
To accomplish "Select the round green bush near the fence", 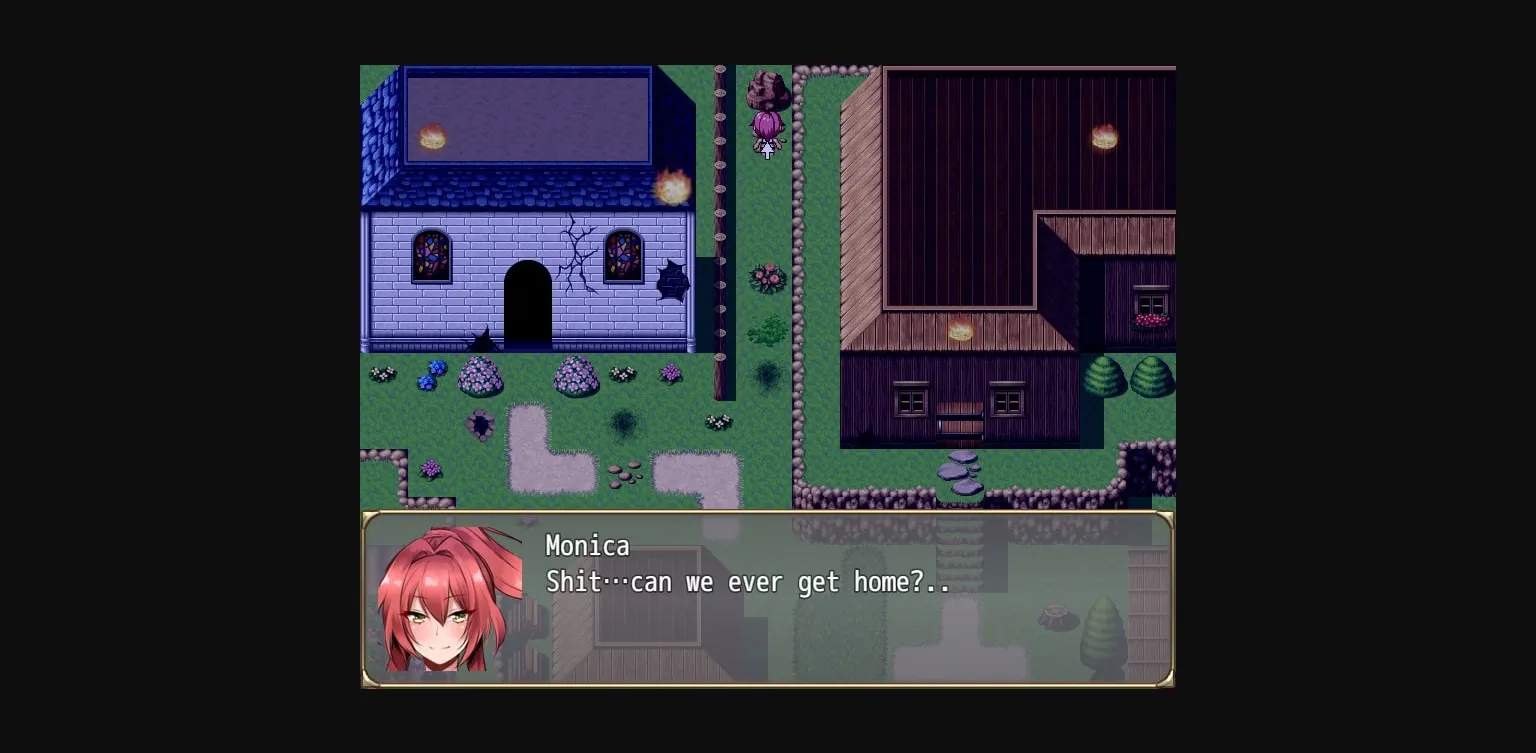I will [x=767, y=327].
